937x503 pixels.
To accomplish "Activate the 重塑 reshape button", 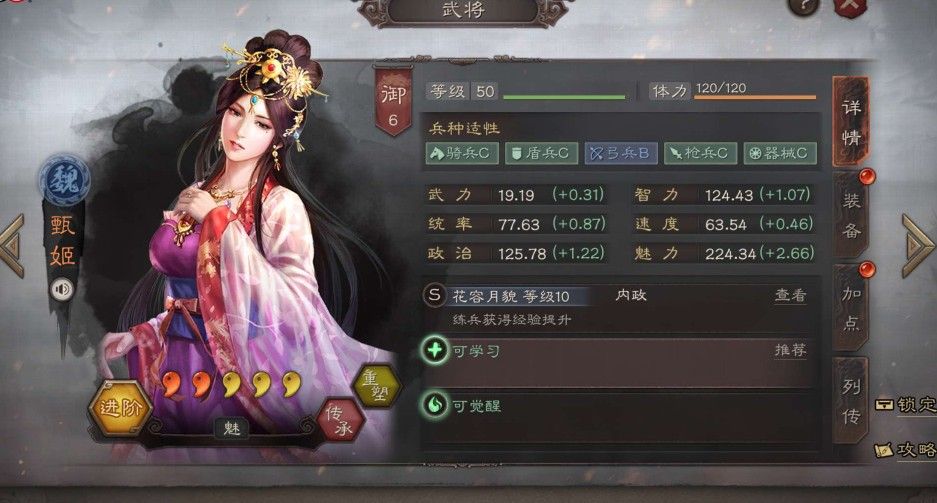I will pos(377,386).
